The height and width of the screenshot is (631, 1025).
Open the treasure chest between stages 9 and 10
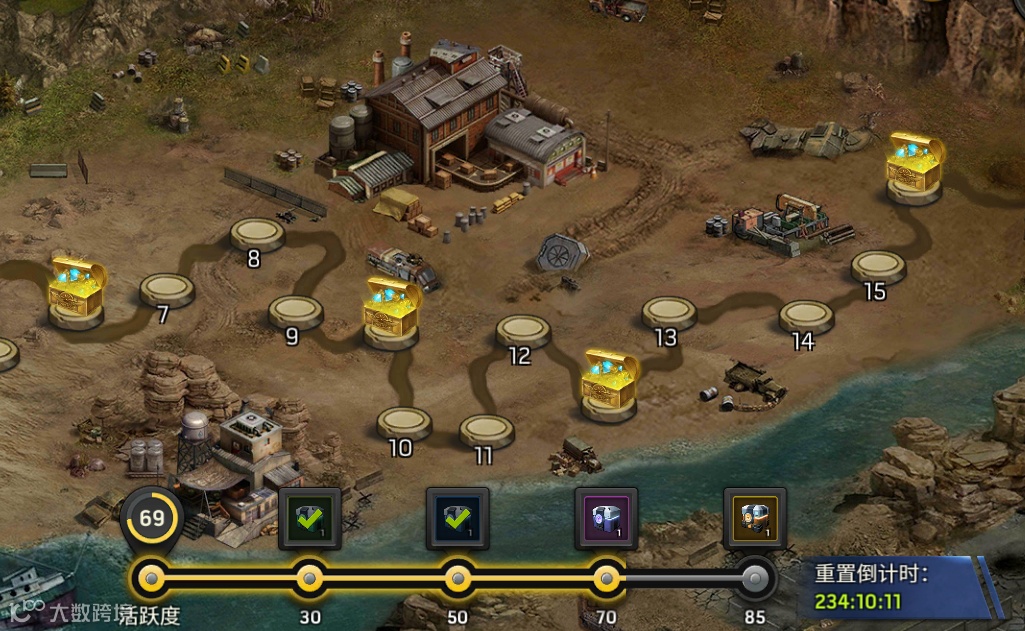coord(392,309)
